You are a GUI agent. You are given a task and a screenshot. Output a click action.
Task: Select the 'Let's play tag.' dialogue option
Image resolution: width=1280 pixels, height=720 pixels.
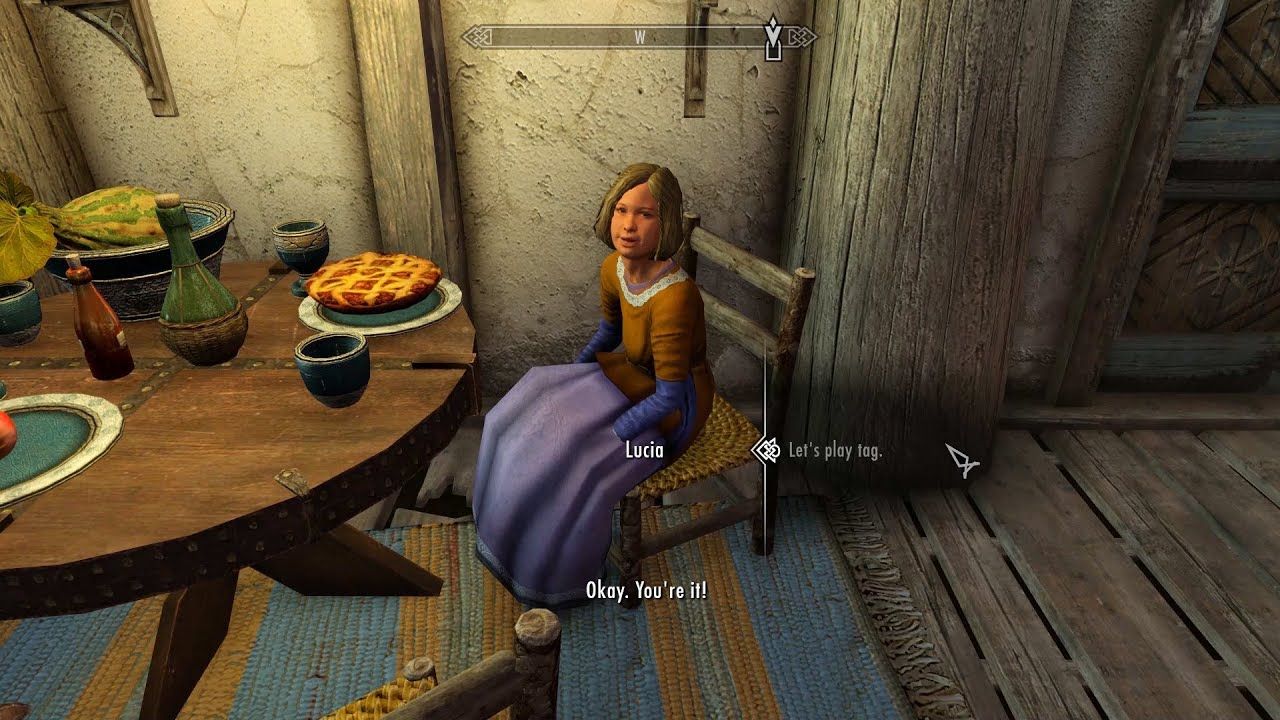(838, 451)
